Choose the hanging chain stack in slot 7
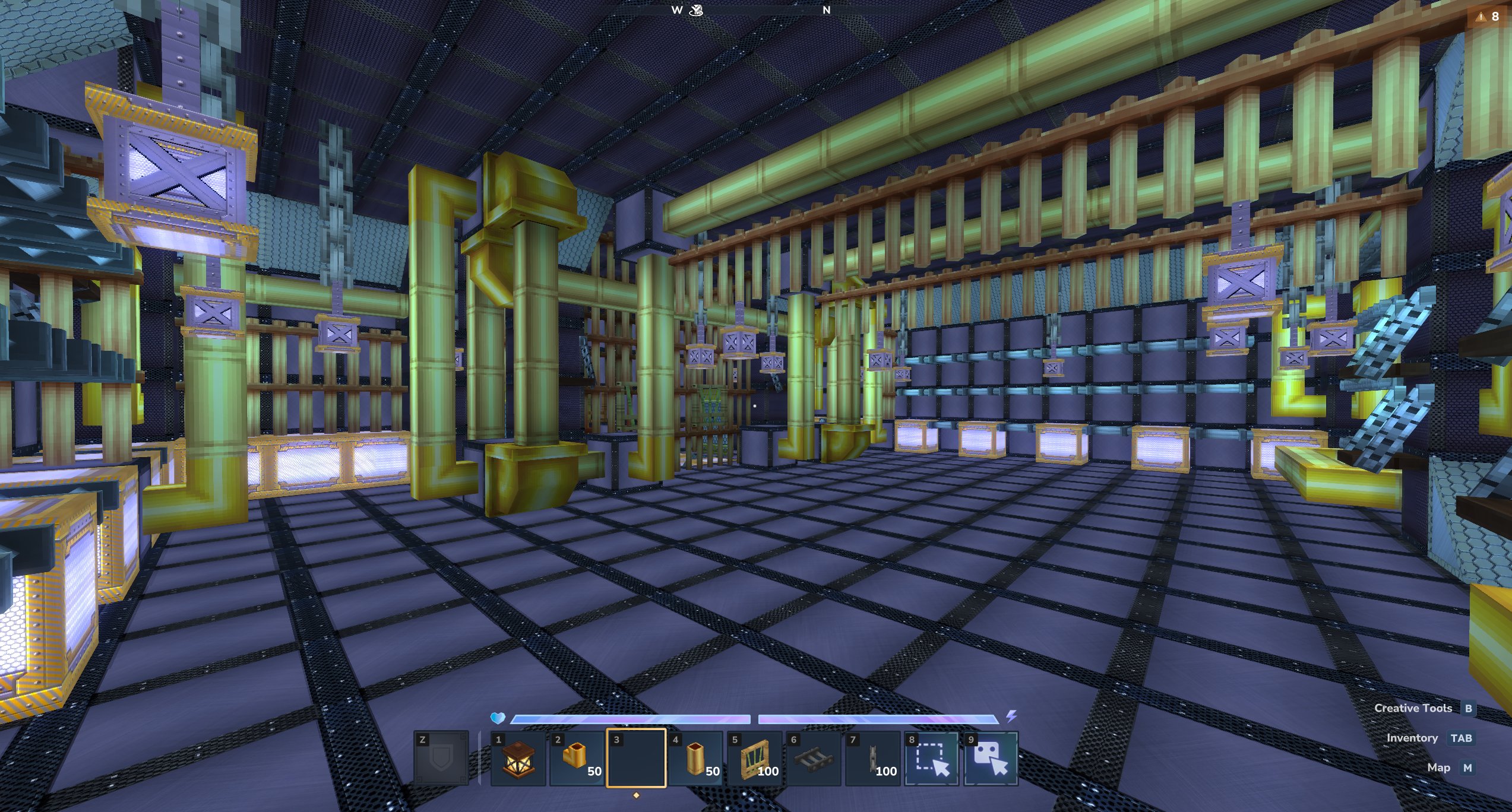This screenshot has width=1512, height=812. click(872, 759)
